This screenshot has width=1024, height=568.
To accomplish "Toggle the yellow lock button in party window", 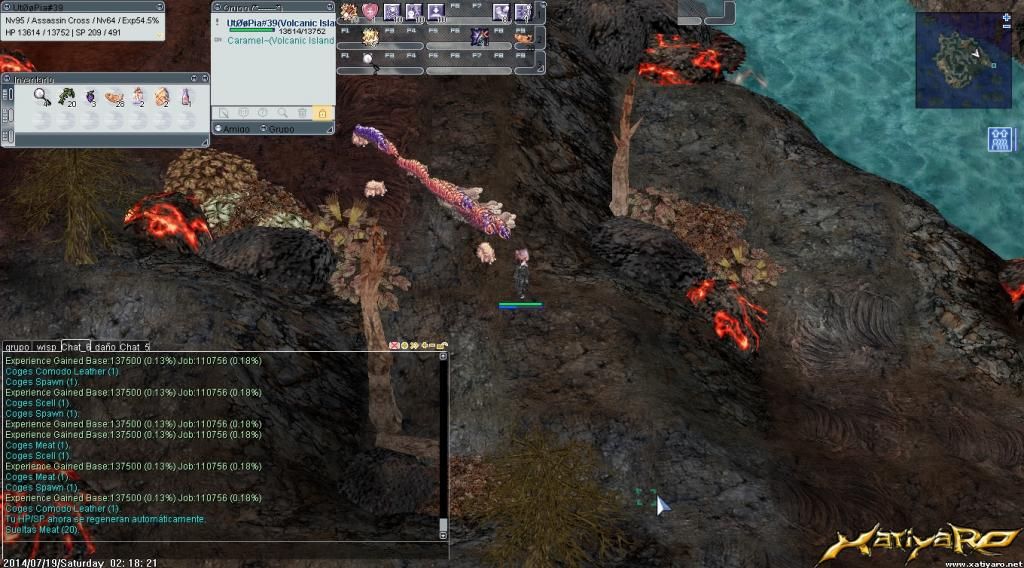I will (322, 114).
